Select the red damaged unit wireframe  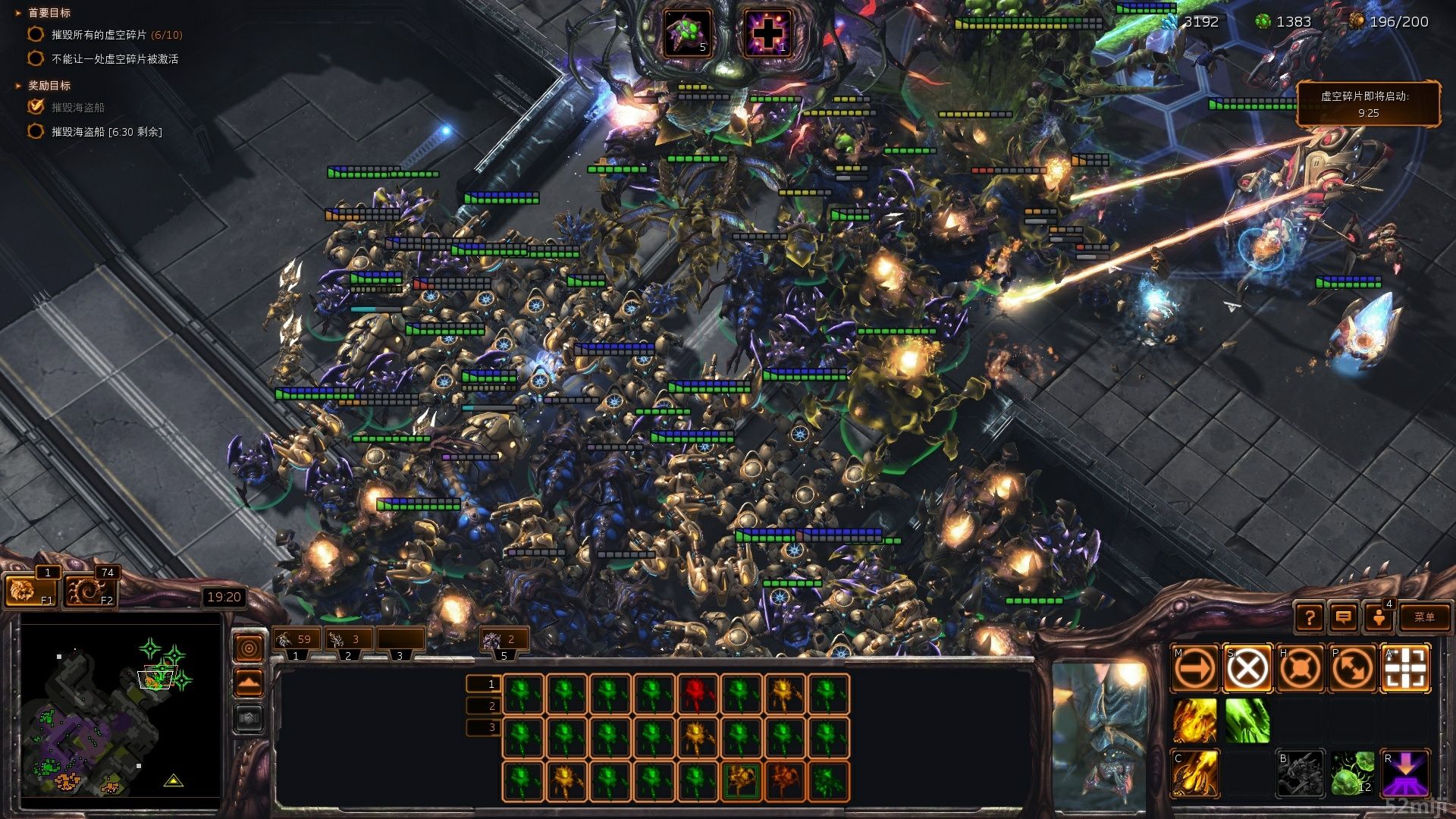(x=697, y=695)
